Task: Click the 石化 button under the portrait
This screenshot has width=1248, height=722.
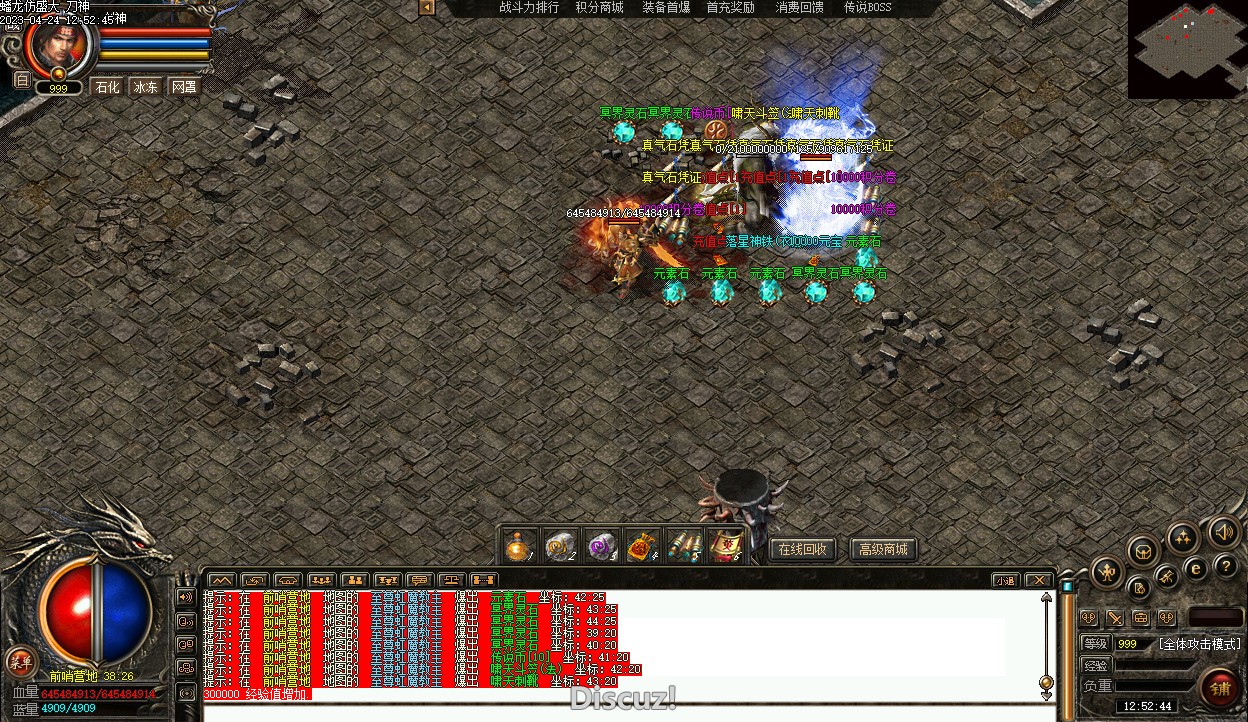Action: 107,87
